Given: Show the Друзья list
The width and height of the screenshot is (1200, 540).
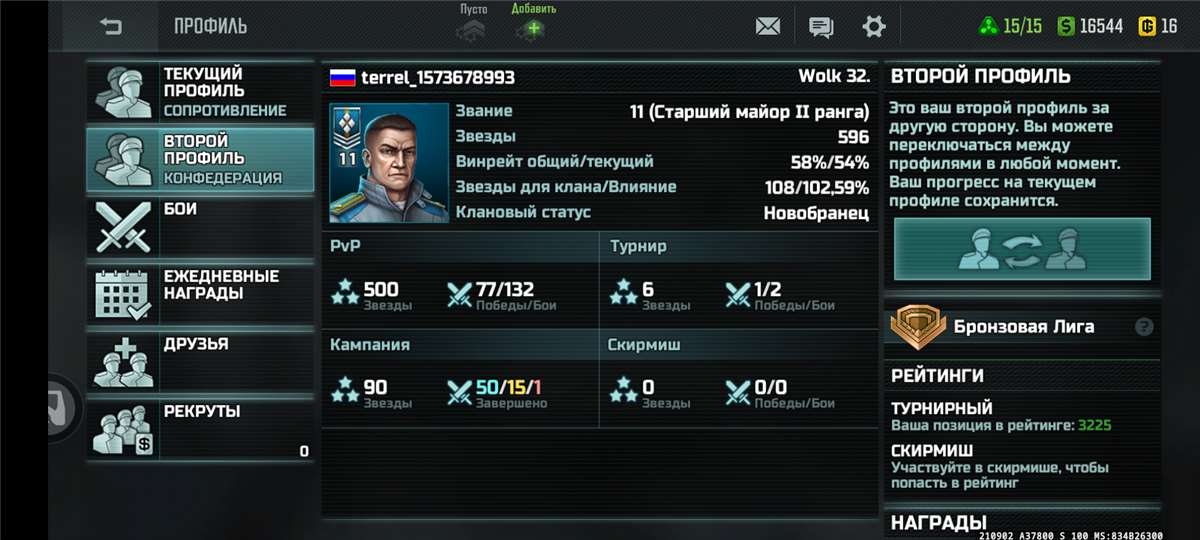Looking at the screenshot, I should (200, 362).
